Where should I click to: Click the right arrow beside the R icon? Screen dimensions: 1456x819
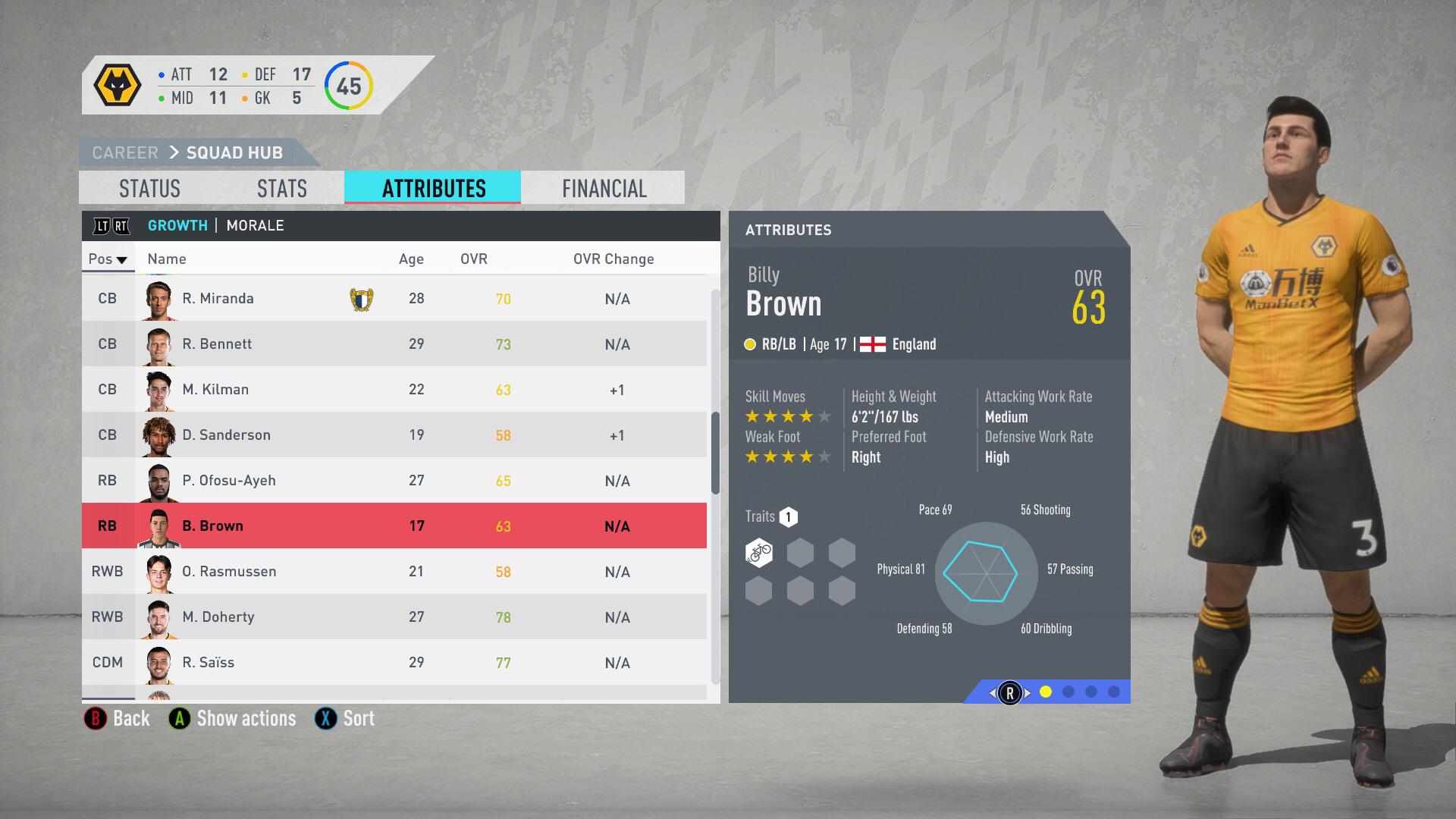point(1028,692)
